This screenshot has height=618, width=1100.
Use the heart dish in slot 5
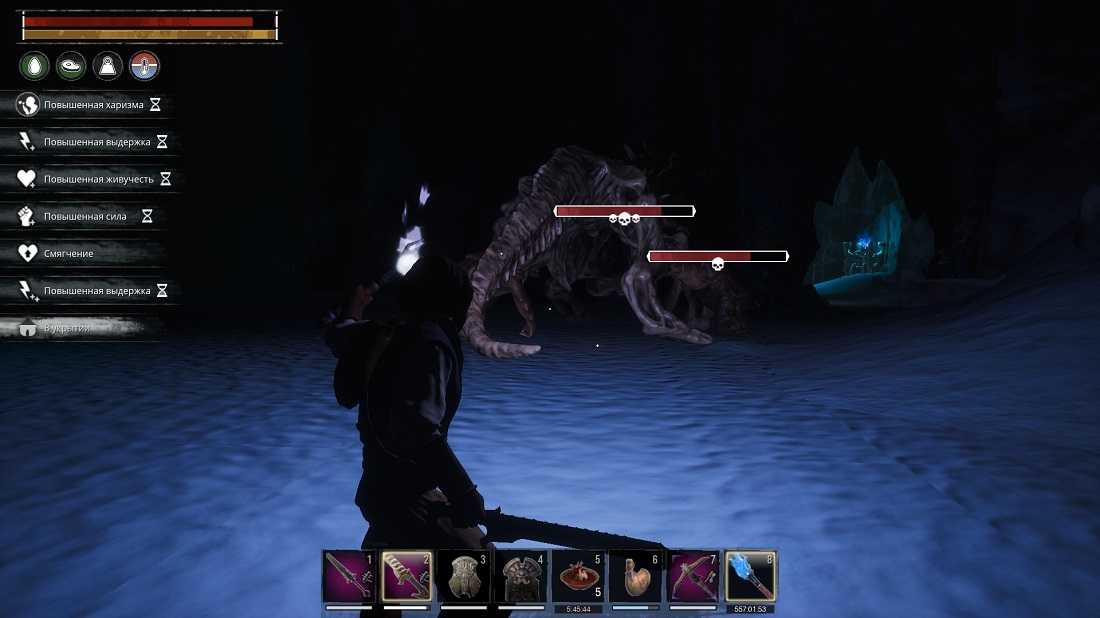(579, 576)
